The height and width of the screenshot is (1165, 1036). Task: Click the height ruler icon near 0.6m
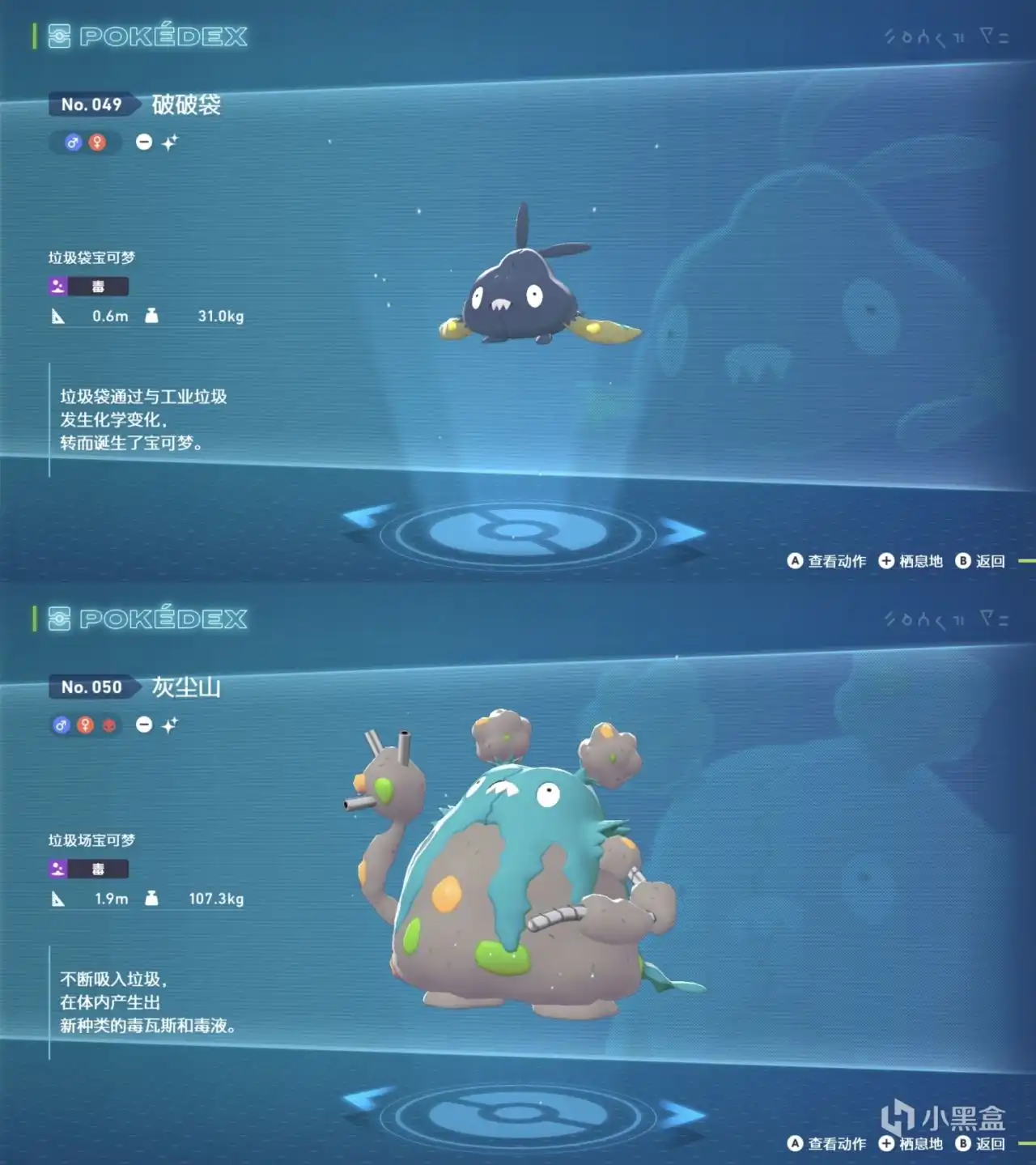point(57,317)
